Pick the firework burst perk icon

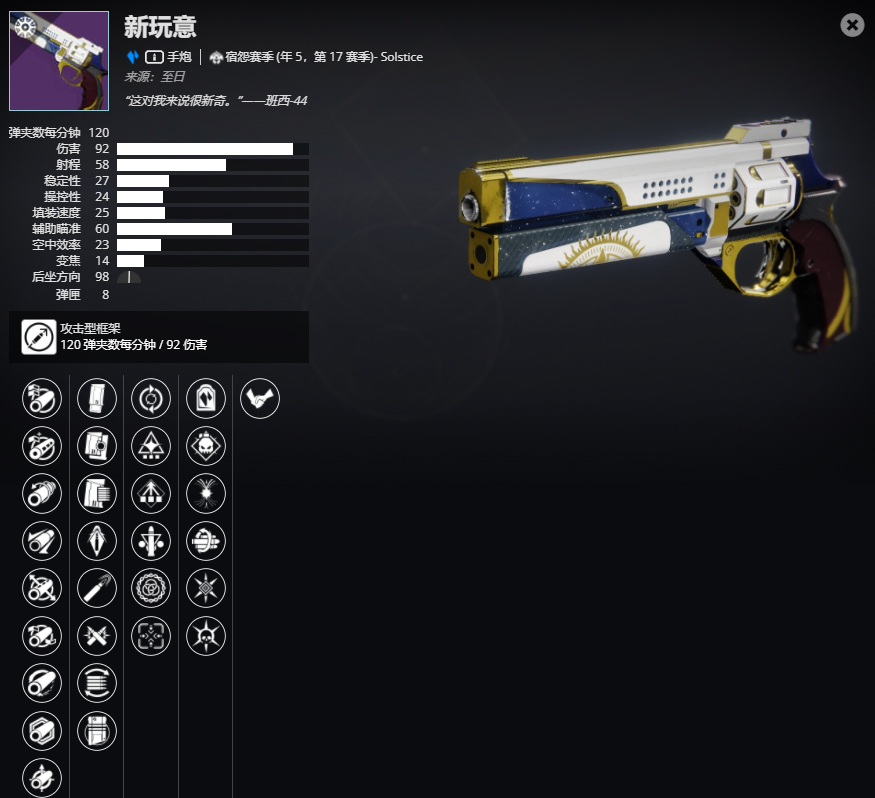tap(206, 493)
